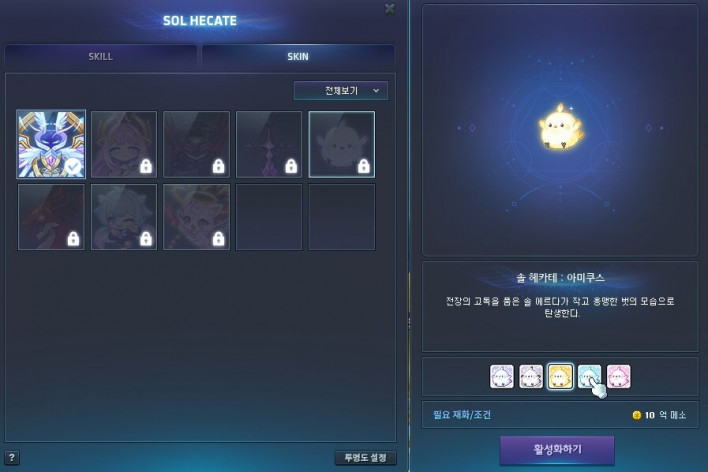This screenshot has height=472, width=708.
Task: Choose the white-grey bird color variant
Action: [x=531, y=376]
